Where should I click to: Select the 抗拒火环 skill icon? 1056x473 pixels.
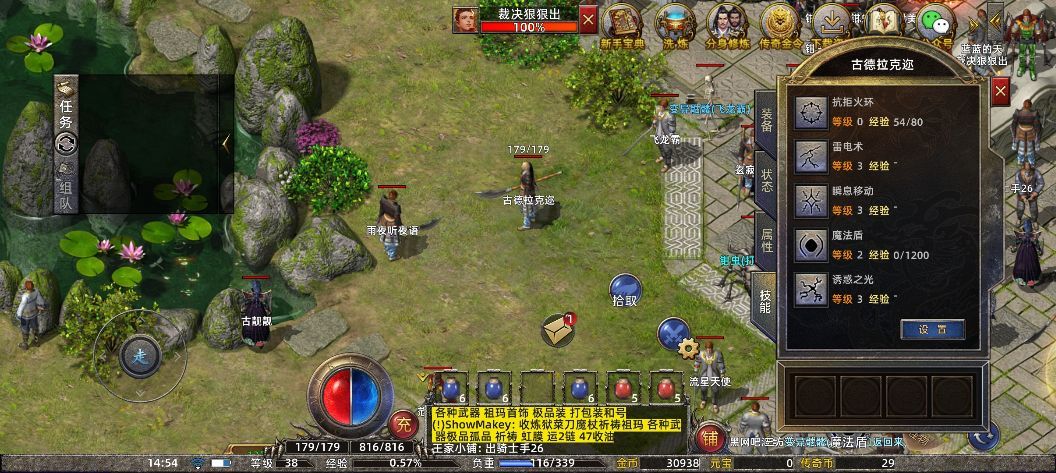tap(809, 113)
